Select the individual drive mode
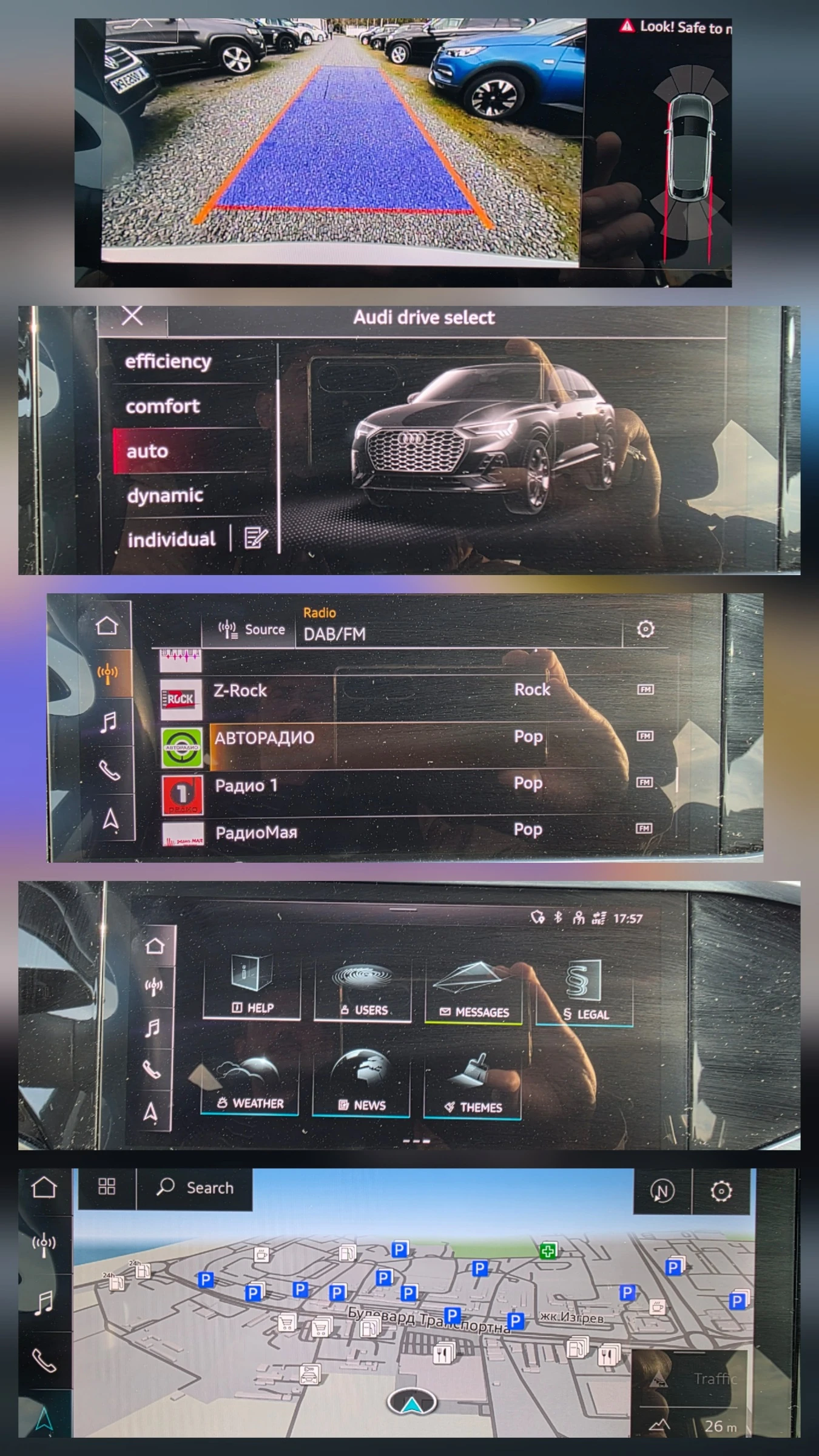Image resolution: width=819 pixels, height=1456 pixels. tap(171, 539)
